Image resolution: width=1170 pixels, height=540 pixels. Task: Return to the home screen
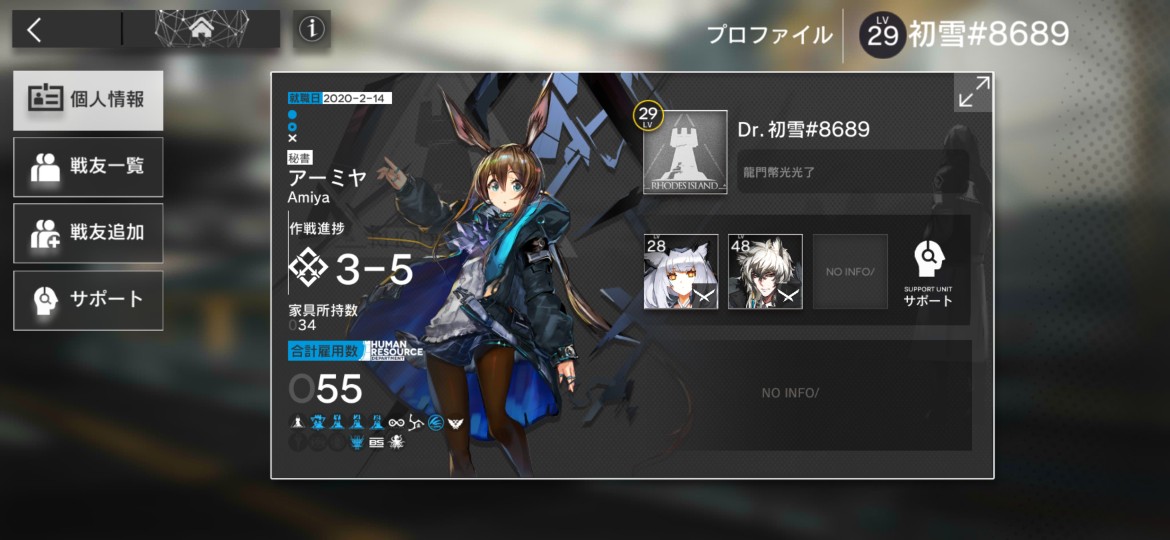[x=202, y=29]
